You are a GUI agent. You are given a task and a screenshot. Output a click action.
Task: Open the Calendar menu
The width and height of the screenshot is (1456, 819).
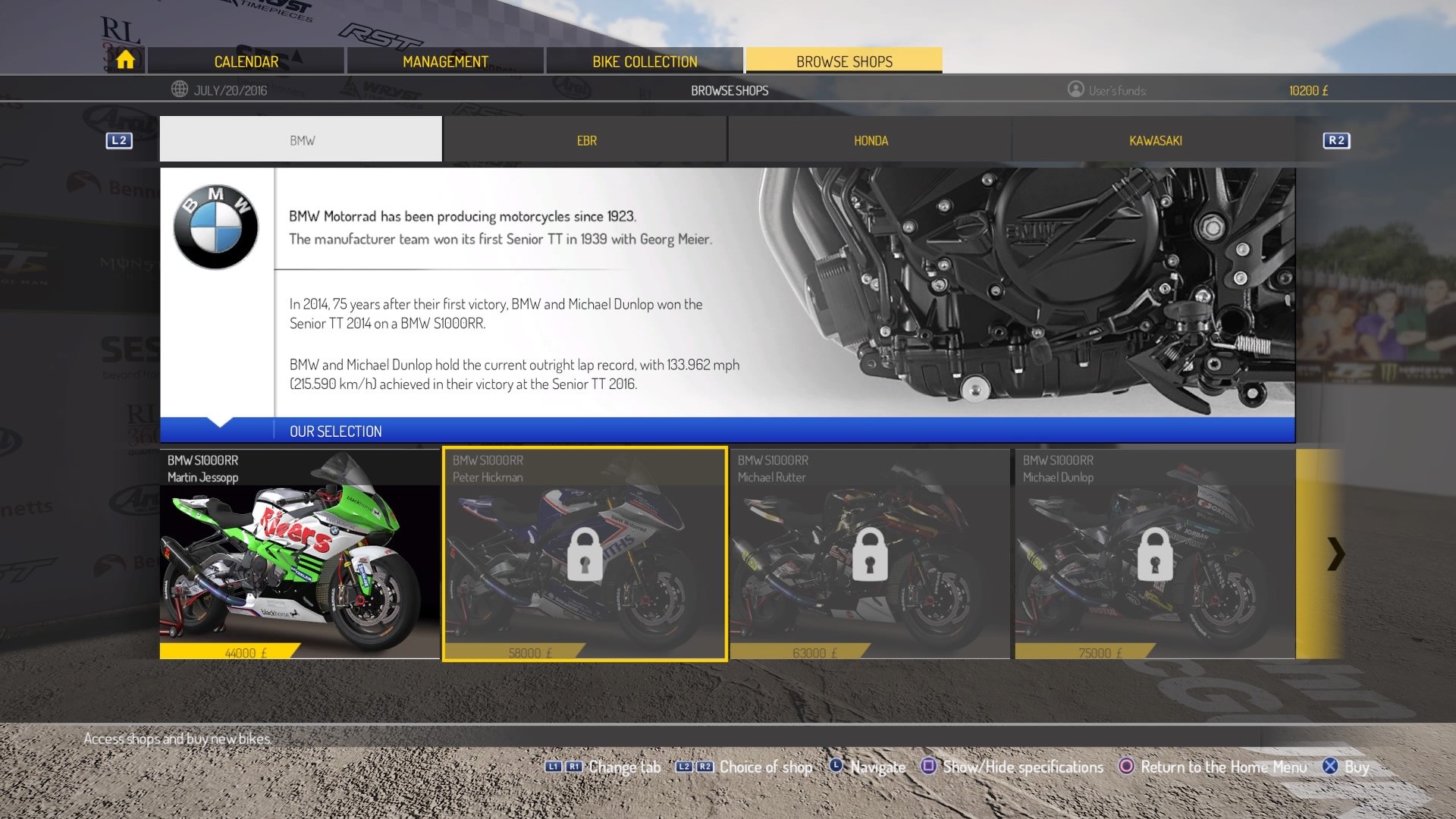tap(246, 61)
